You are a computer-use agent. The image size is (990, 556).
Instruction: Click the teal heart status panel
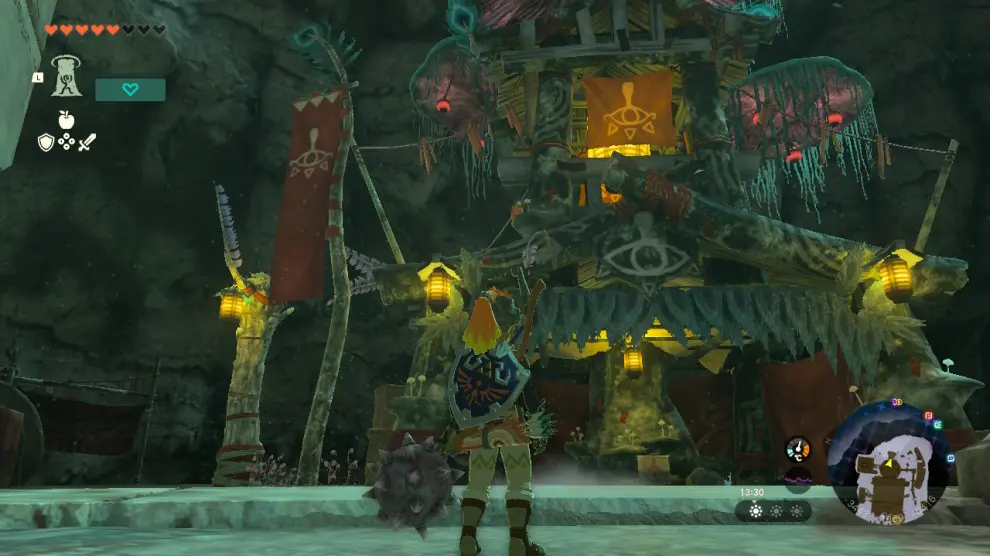pyautogui.click(x=130, y=90)
